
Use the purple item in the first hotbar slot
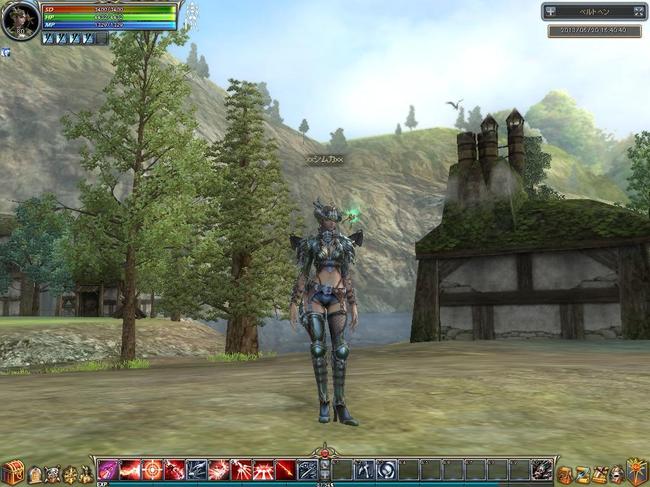tap(108, 469)
